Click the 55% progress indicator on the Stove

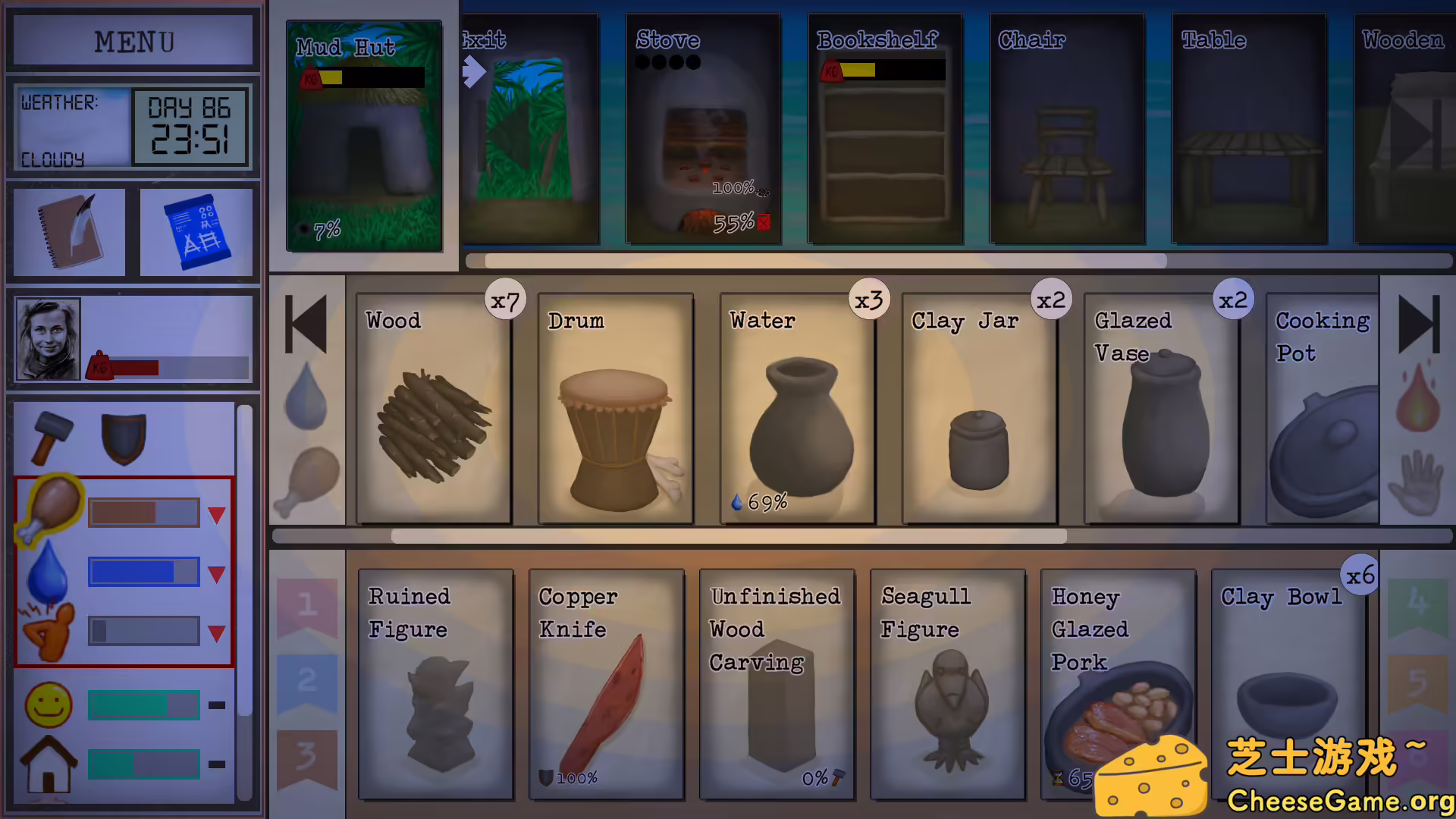735,222
